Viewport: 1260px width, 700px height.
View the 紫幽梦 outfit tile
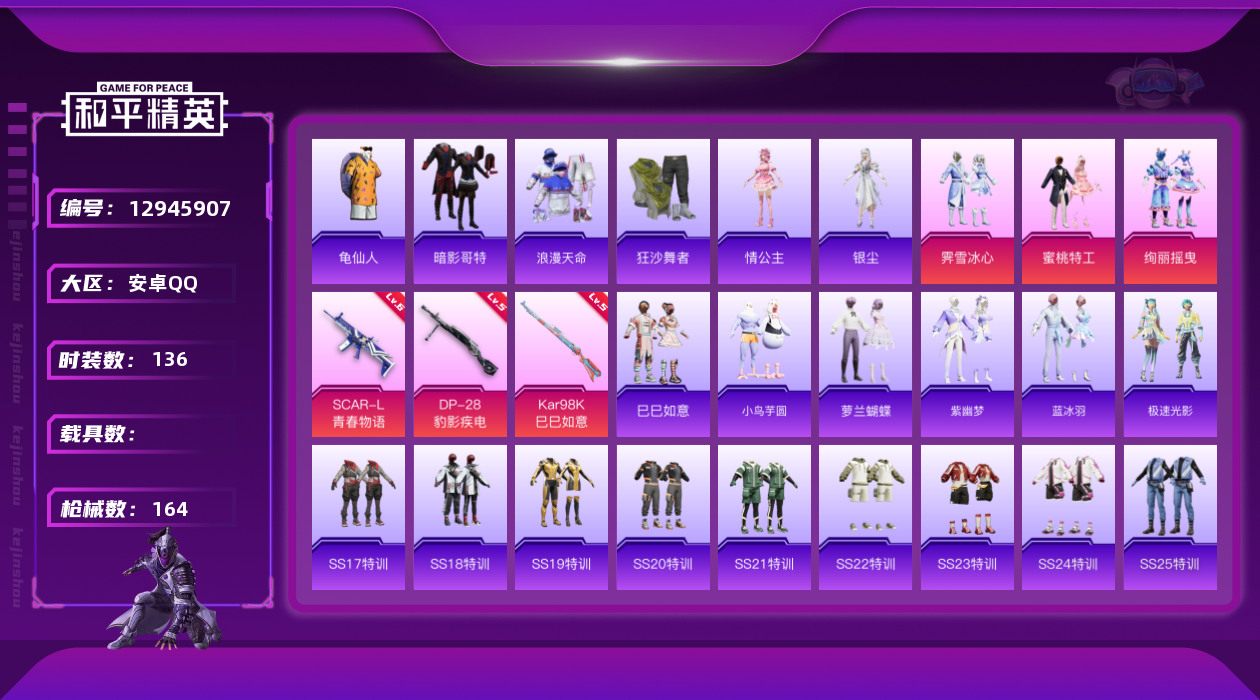(967, 364)
